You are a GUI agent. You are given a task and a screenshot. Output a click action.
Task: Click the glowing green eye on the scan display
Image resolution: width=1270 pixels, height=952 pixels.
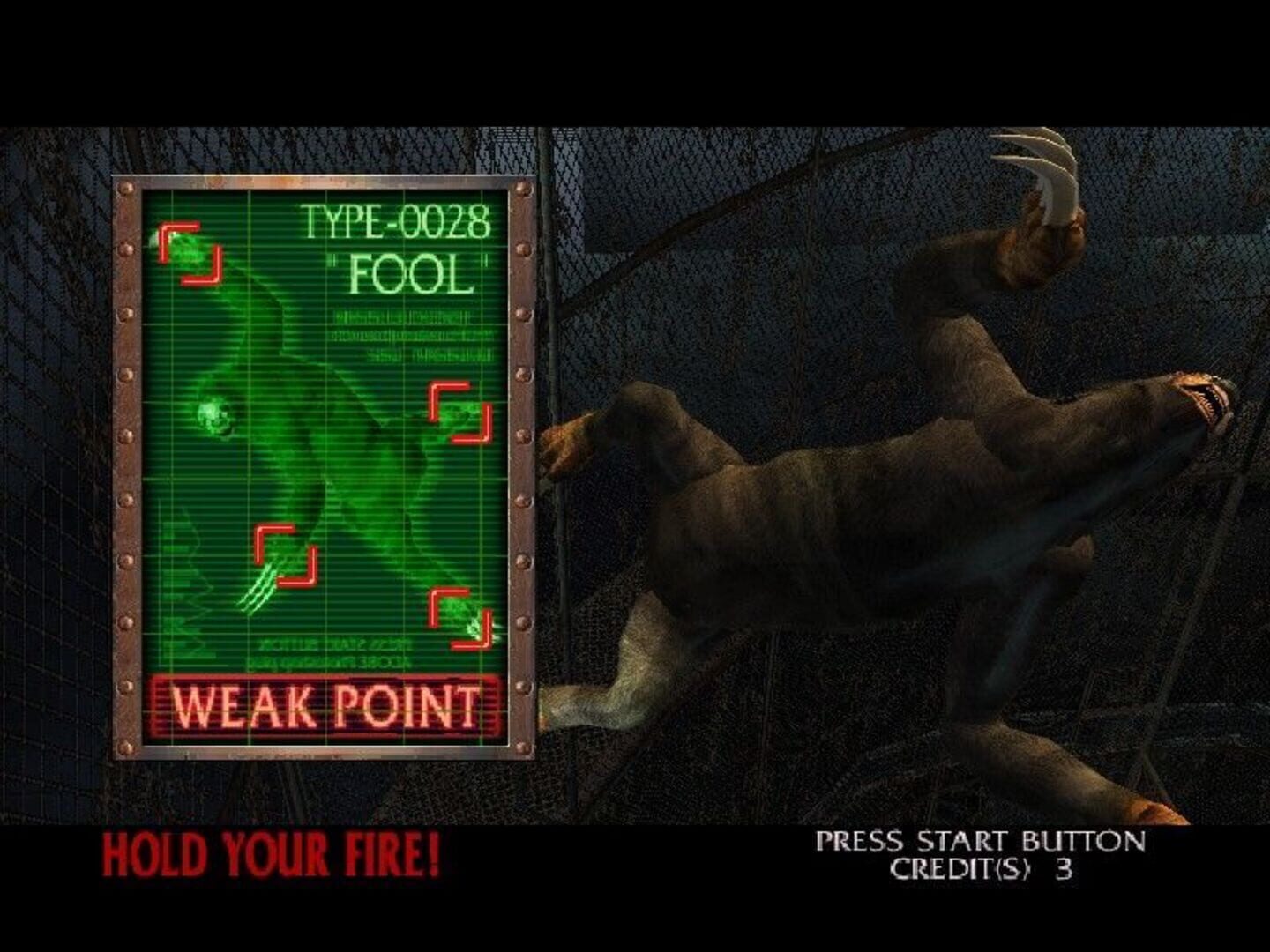coord(214,413)
